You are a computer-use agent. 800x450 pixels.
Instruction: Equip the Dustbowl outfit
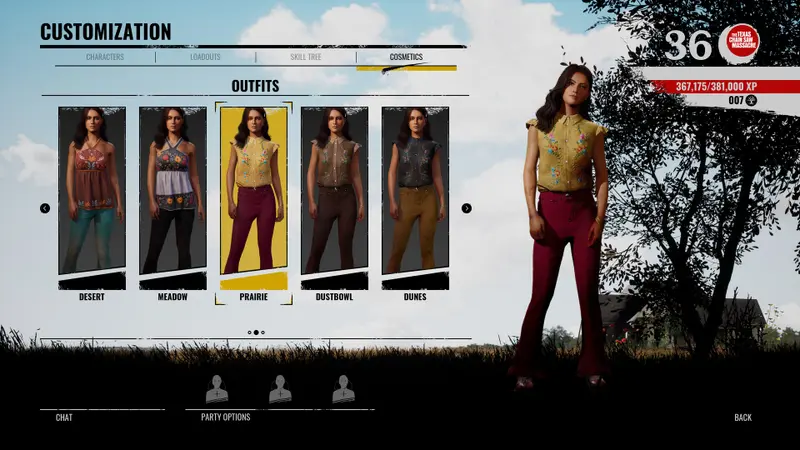coord(335,191)
